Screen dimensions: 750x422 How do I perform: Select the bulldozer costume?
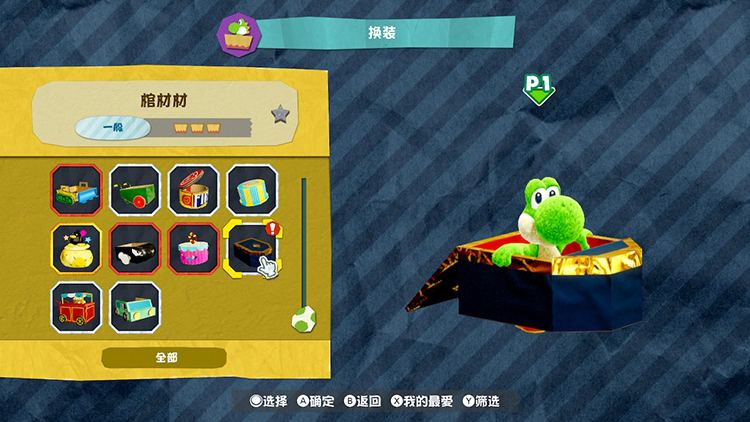coord(77,190)
